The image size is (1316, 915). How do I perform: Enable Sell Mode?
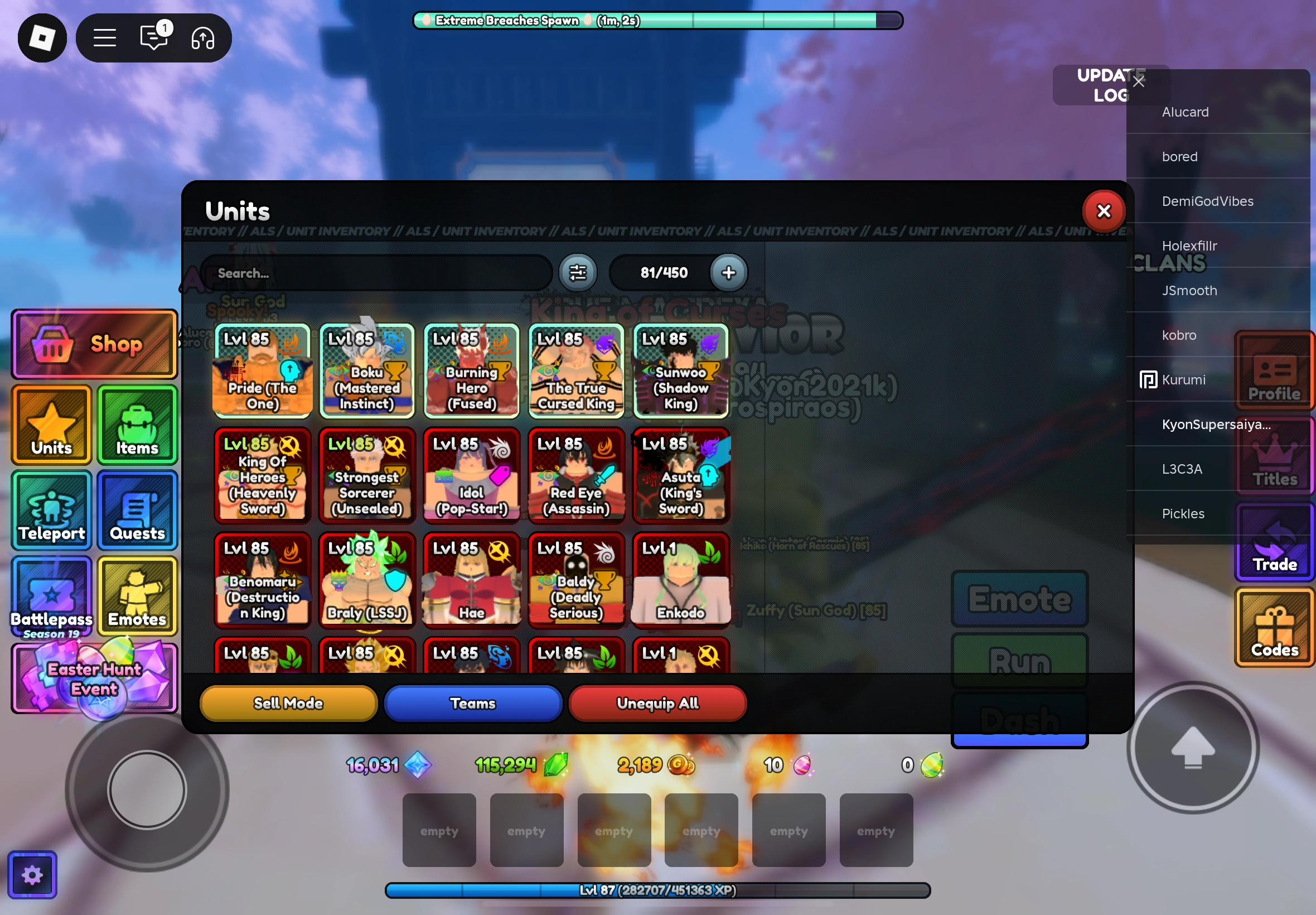pyautogui.click(x=288, y=703)
